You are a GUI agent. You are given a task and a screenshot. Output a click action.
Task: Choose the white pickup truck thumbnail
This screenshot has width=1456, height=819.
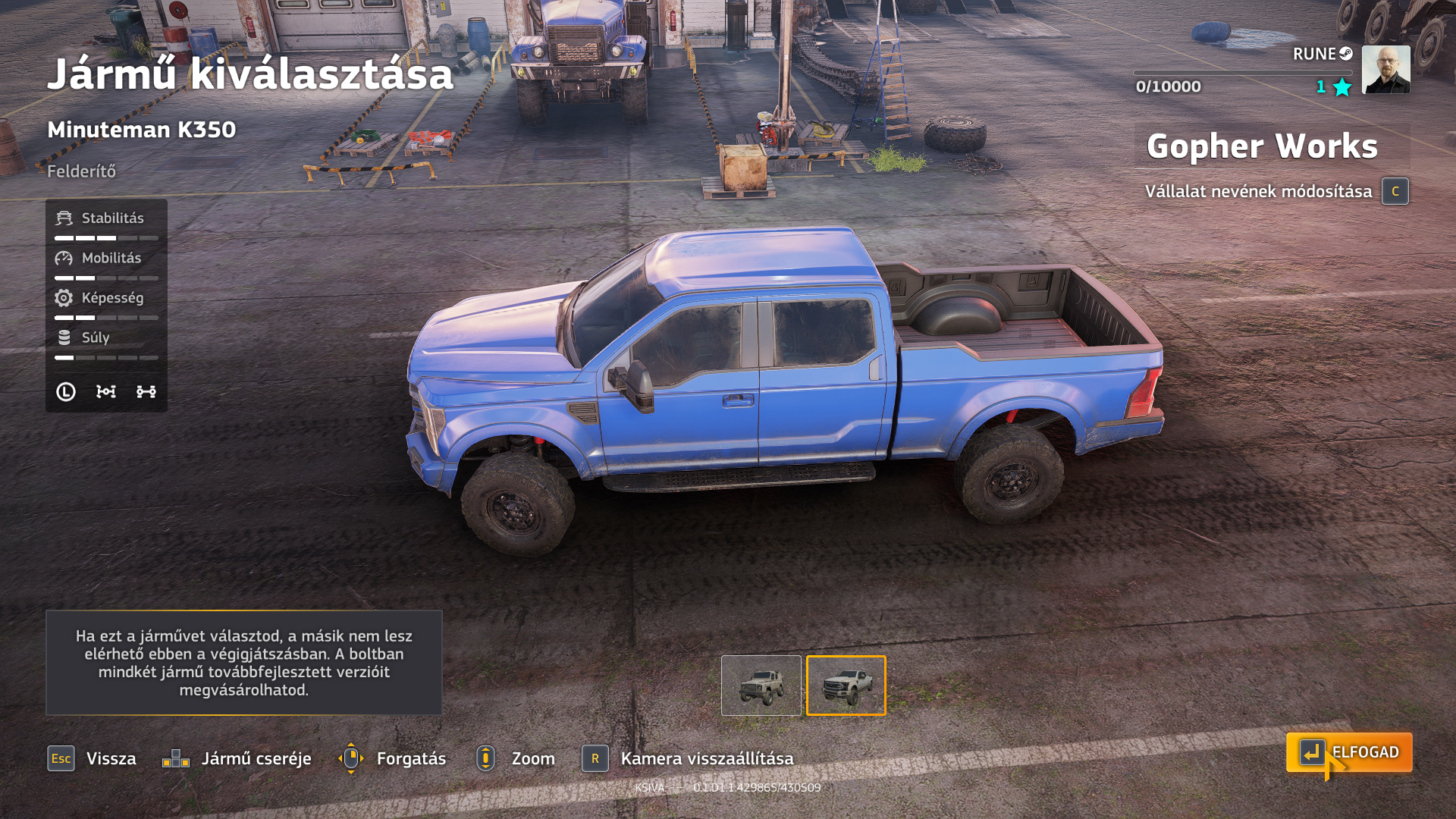(846, 686)
